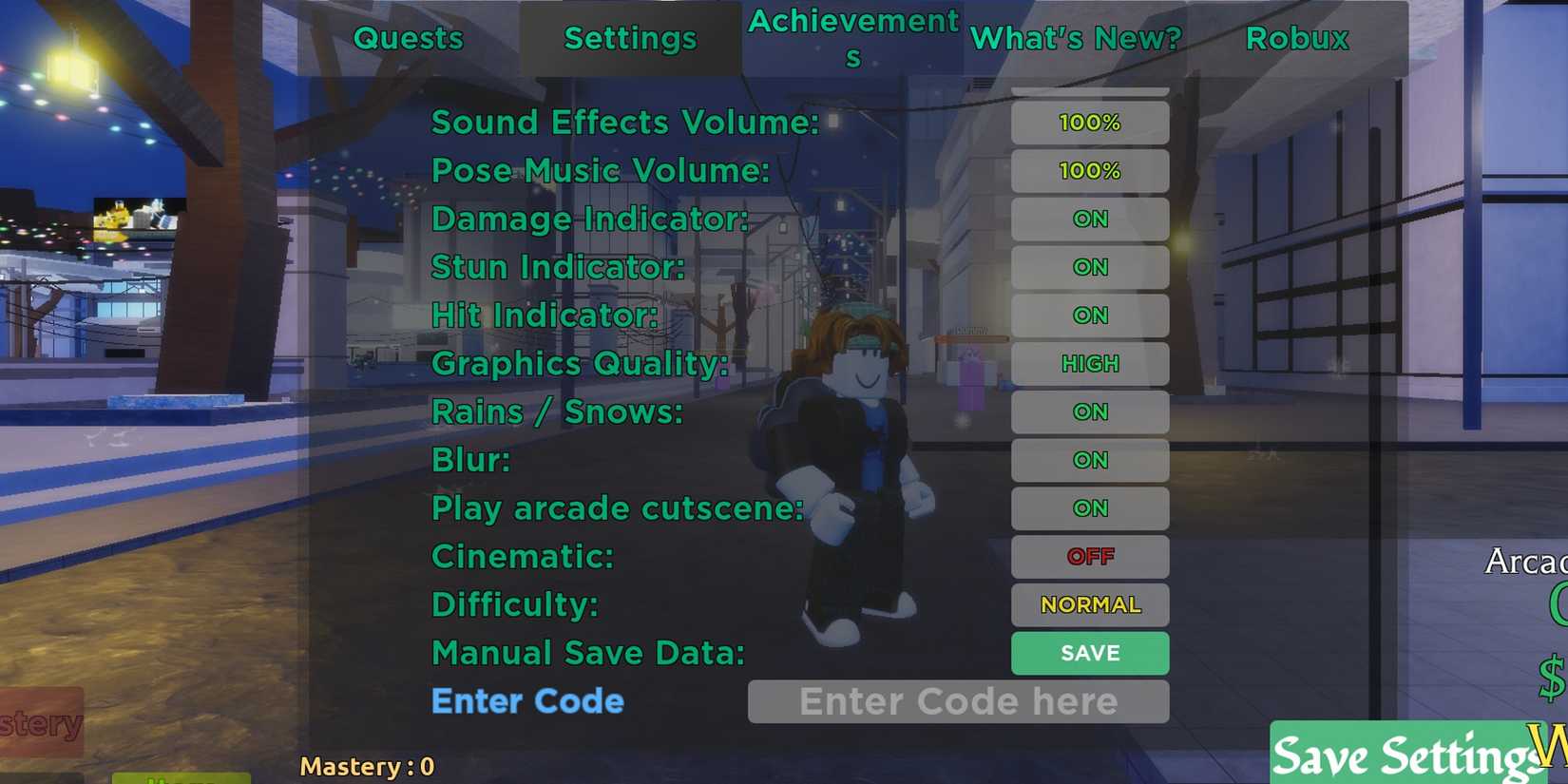1568x784 pixels.
Task: Change Difficulty from NORMAL
Action: coord(1090,605)
